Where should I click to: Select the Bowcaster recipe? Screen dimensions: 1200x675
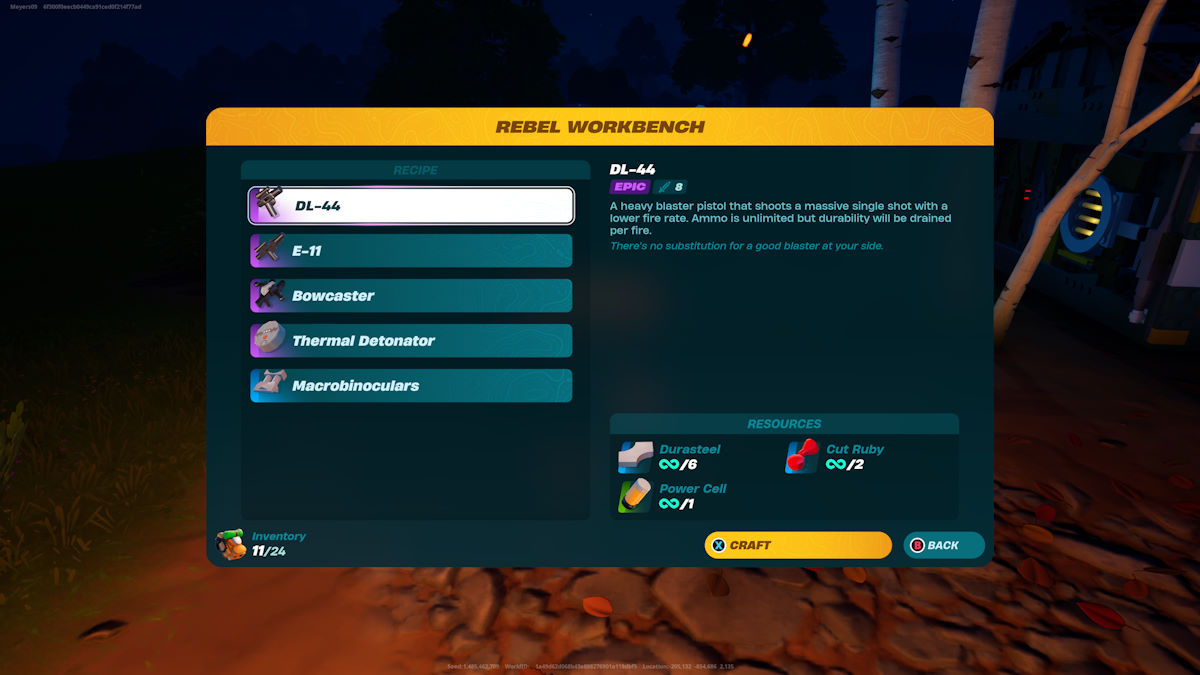pyautogui.click(x=411, y=296)
